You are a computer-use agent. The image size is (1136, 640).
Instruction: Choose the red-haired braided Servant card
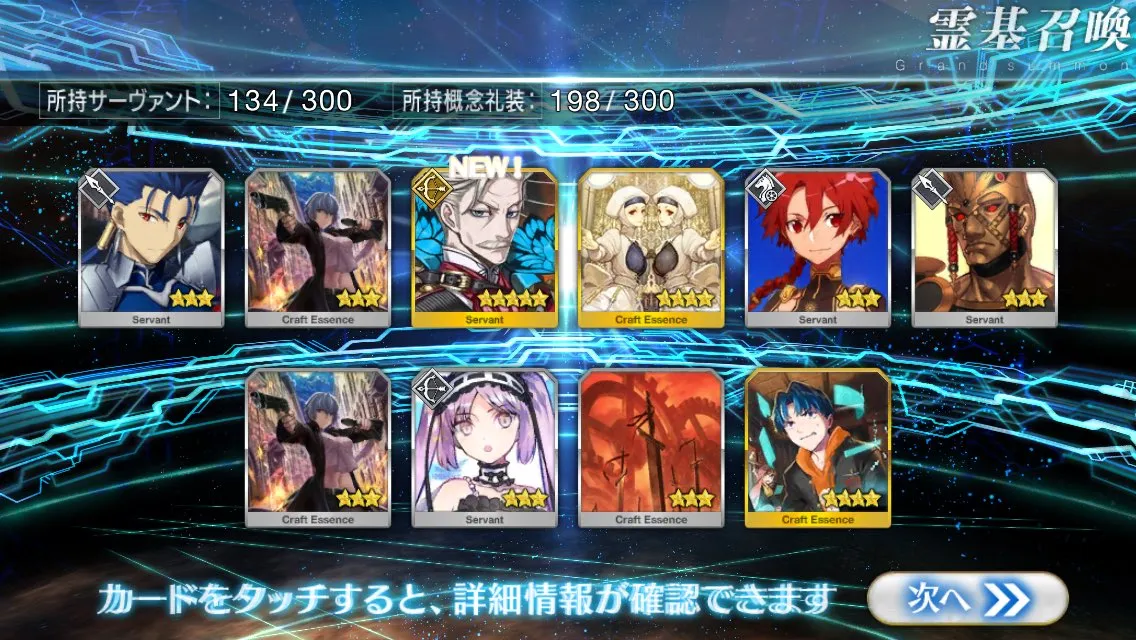[818, 248]
